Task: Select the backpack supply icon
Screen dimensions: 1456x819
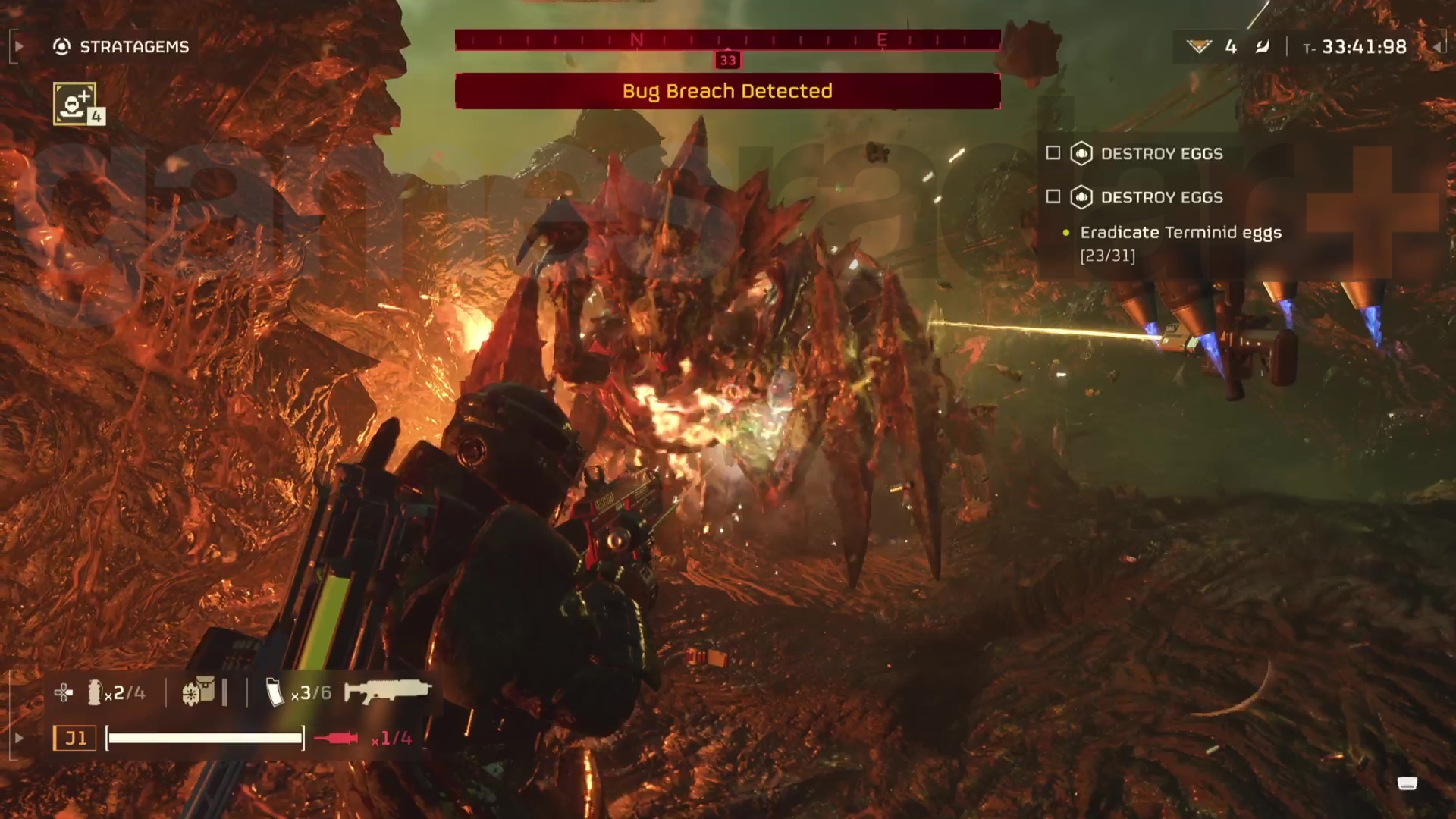Action: coord(199,692)
